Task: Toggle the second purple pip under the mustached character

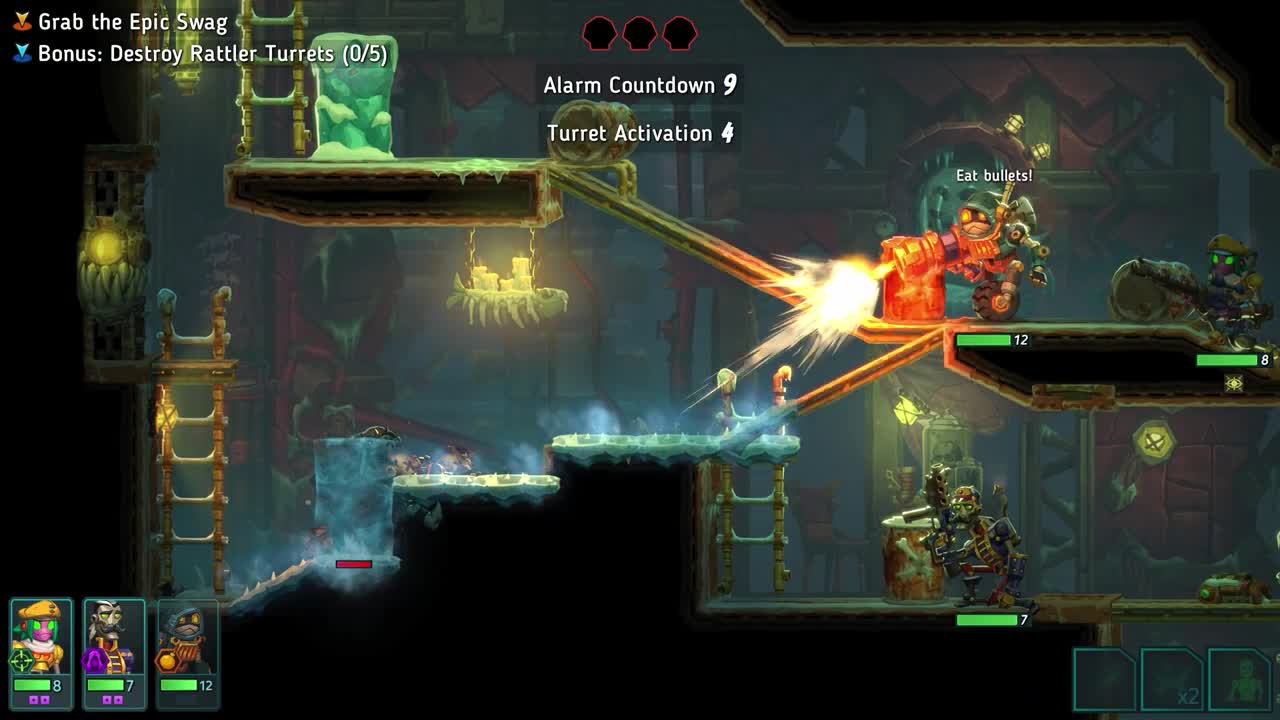Action: pyautogui.click(x=118, y=700)
